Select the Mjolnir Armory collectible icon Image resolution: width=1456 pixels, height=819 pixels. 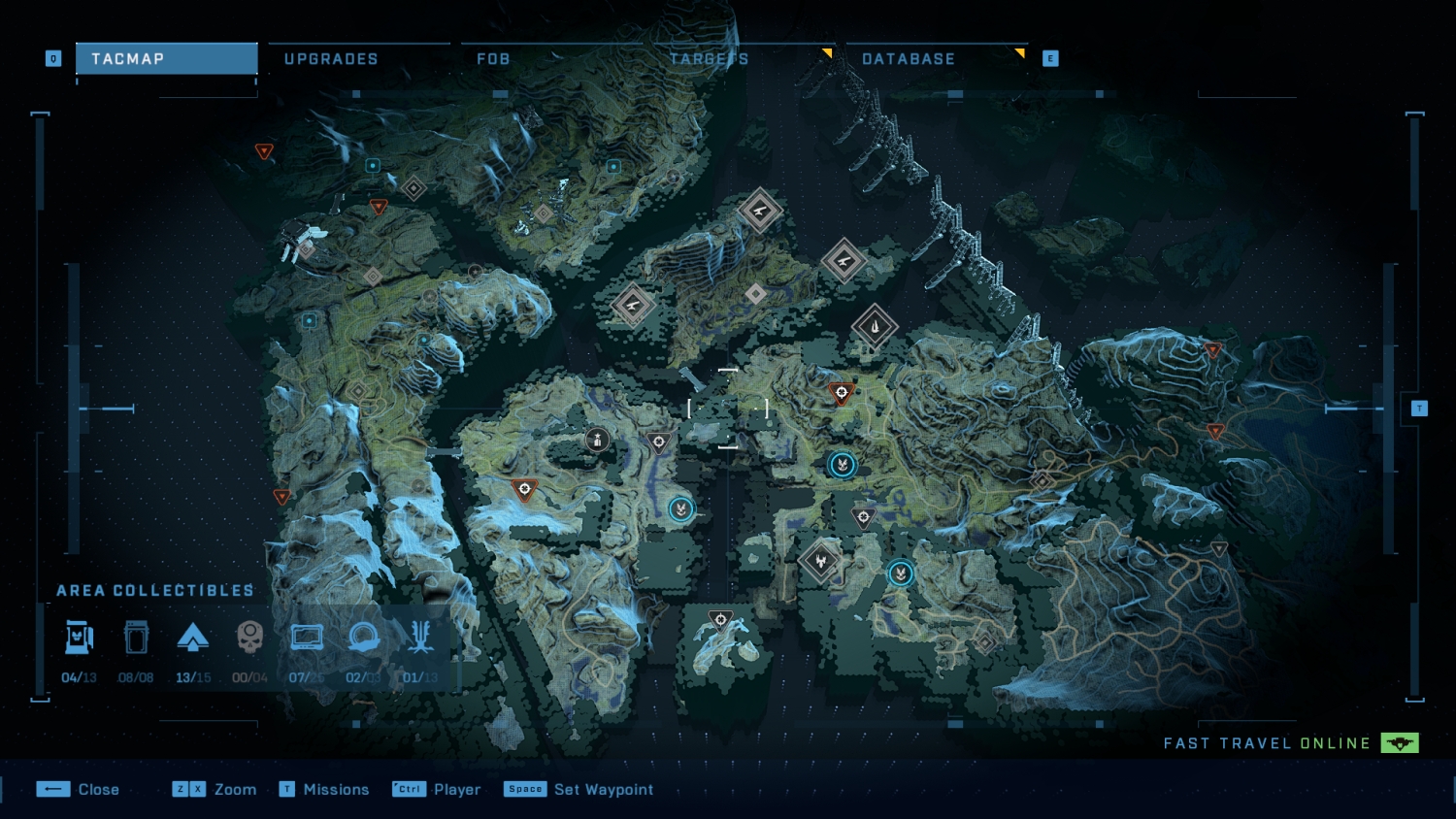(x=79, y=637)
